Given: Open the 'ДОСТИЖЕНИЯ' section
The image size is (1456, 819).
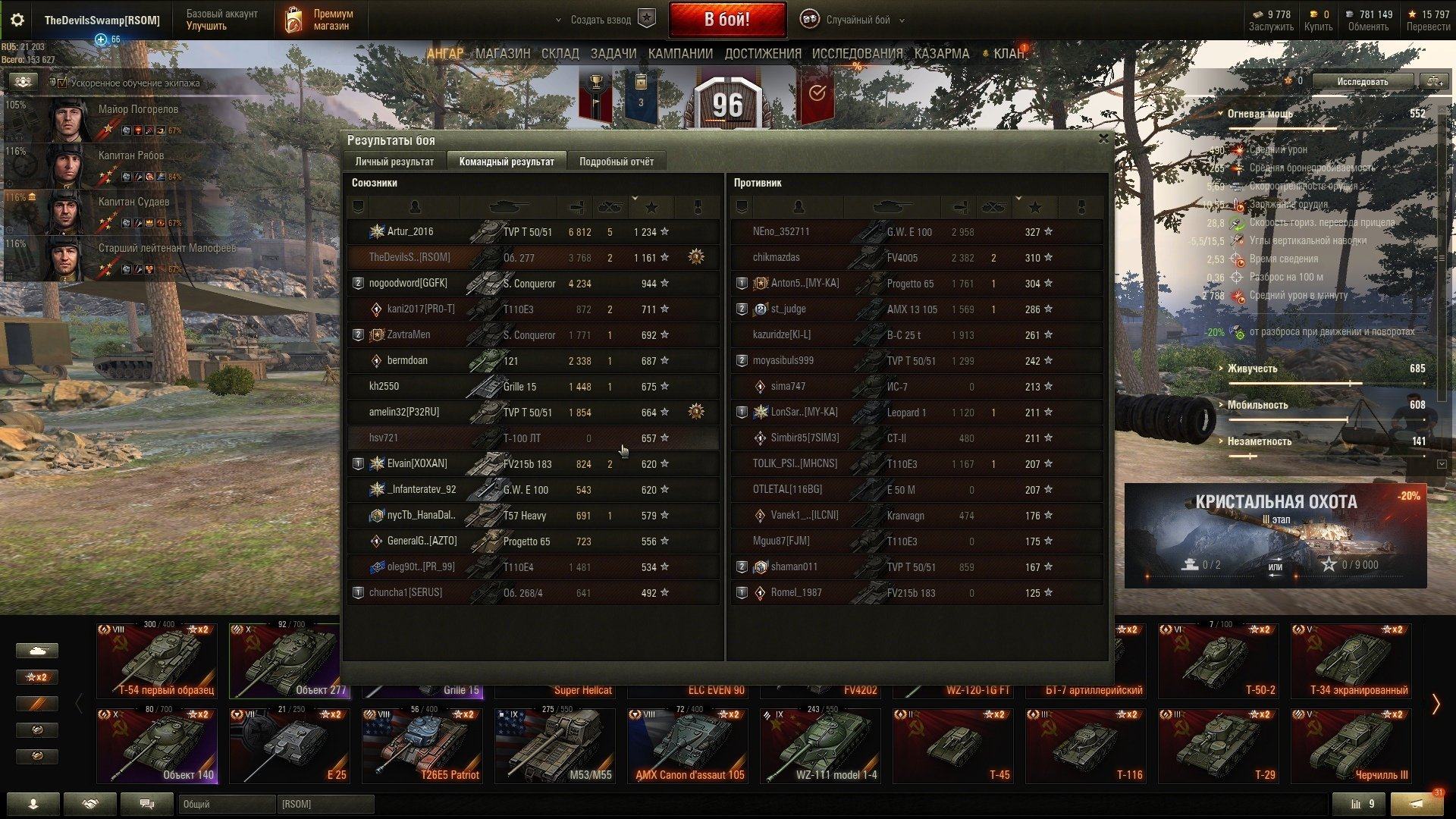Looking at the screenshot, I should click(x=762, y=54).
